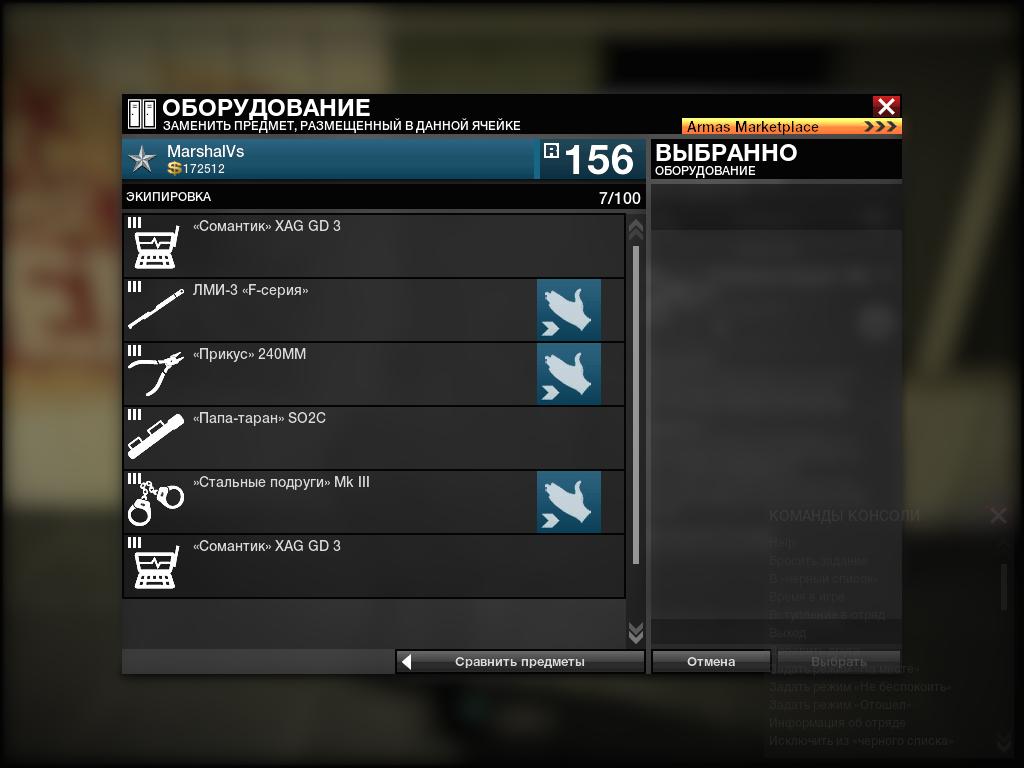1024x768 pixels.
Task: Click the glove icon on the «Прикус» row
Action: pos(569,374)
